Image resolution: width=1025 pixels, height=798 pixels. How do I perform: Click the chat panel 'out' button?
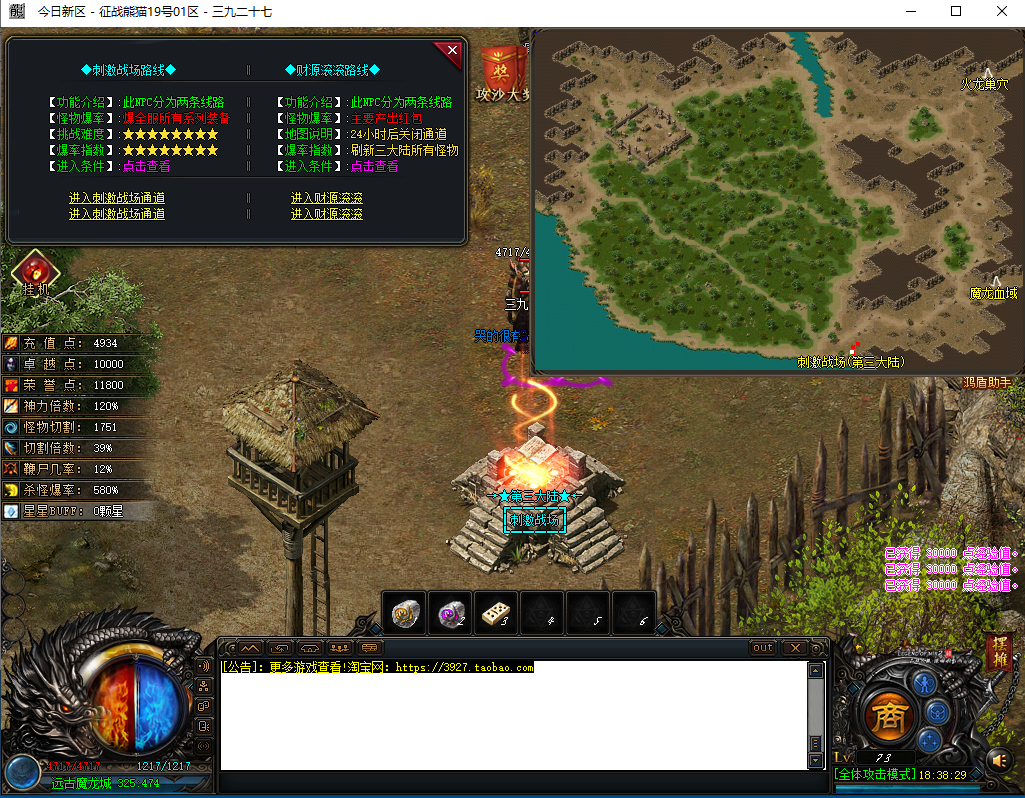(763, 648)
